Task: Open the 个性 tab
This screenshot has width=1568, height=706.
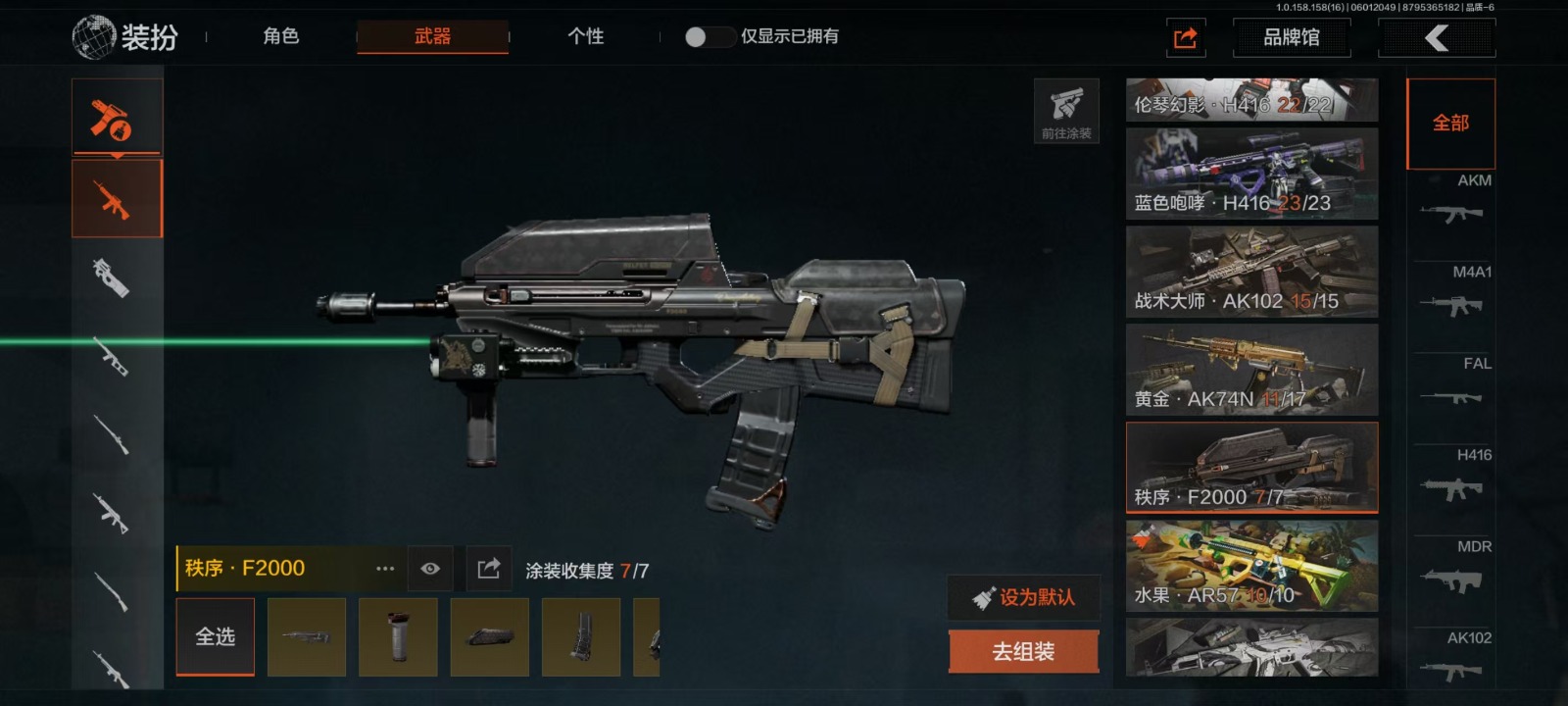Action: (585, 36)
